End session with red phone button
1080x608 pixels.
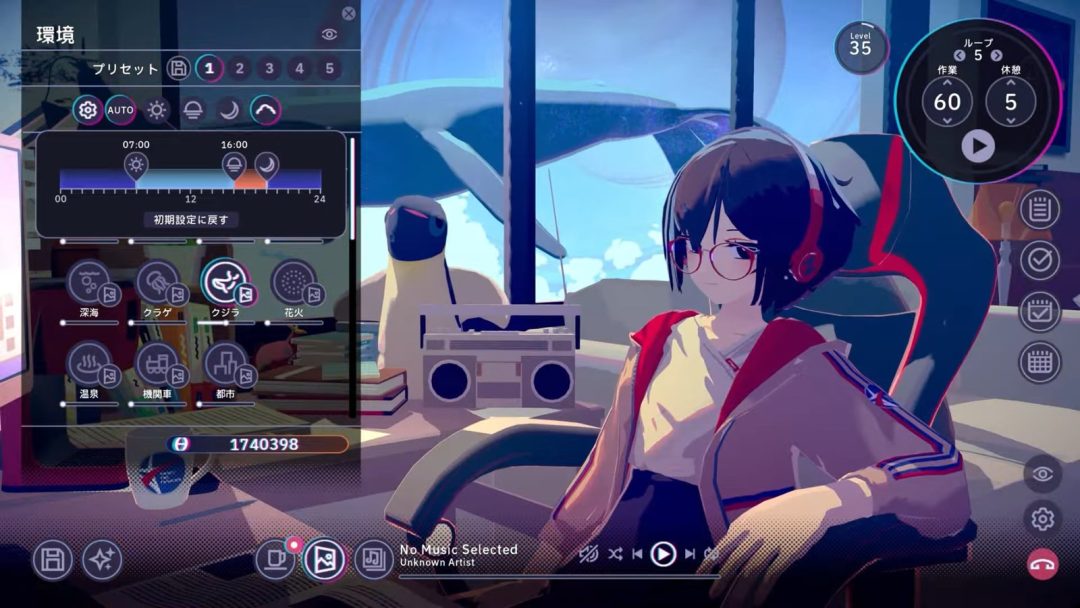tap(1042, 563)
